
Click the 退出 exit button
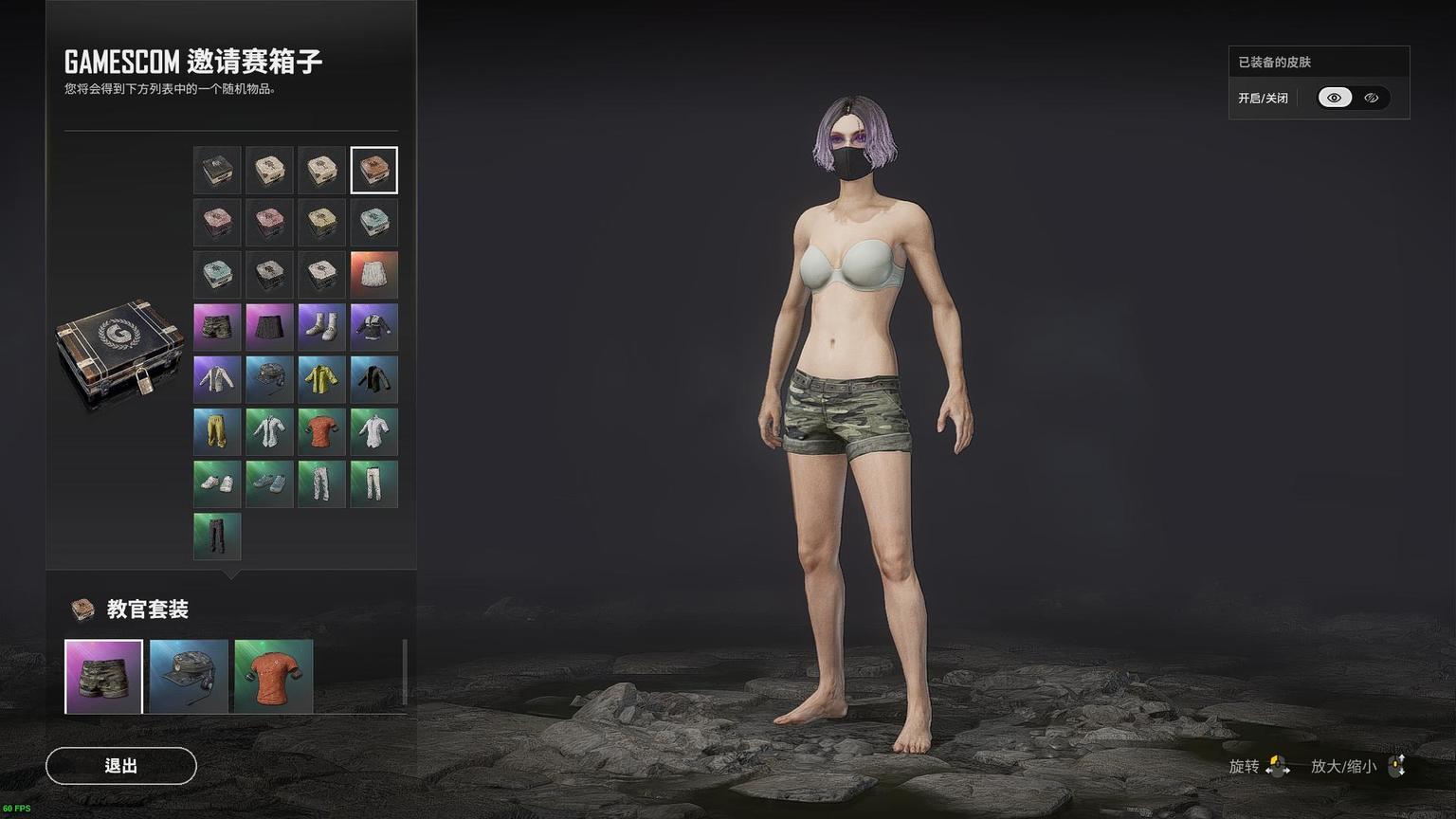point(121,766)
